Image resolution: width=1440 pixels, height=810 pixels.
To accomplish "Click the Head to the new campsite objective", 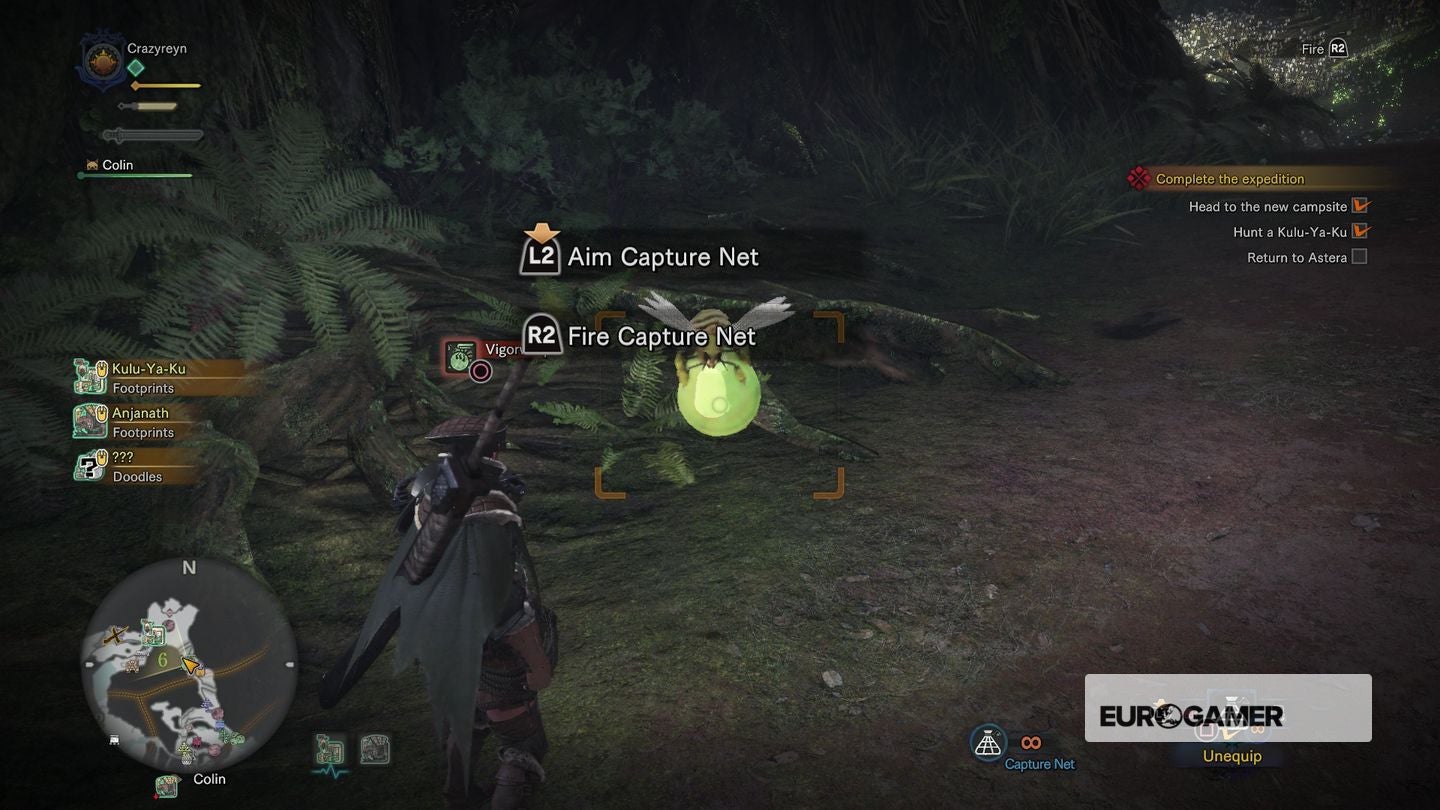I will click(1267, 207).
